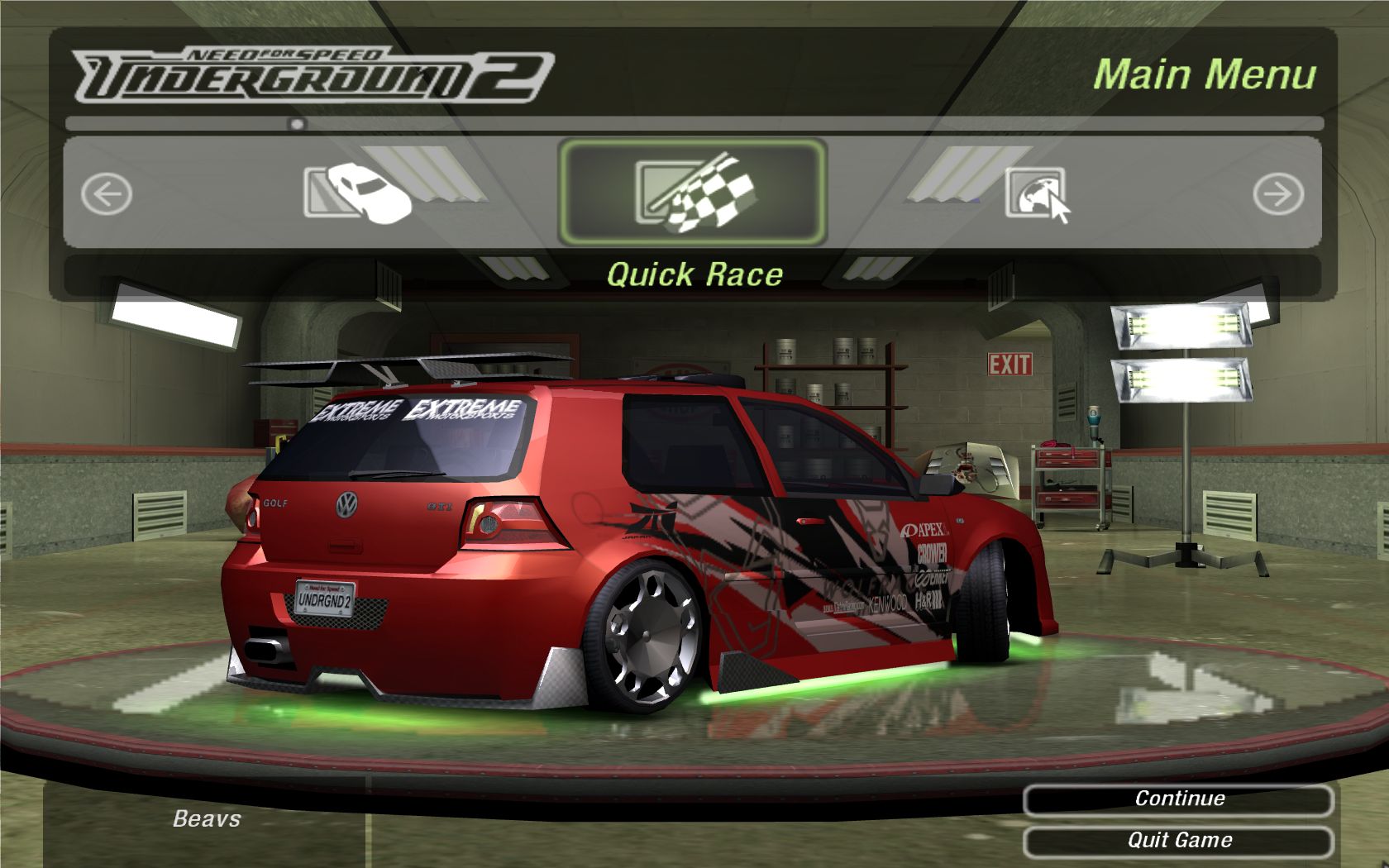Click the right arrow menu scroller

[1277, 195]
